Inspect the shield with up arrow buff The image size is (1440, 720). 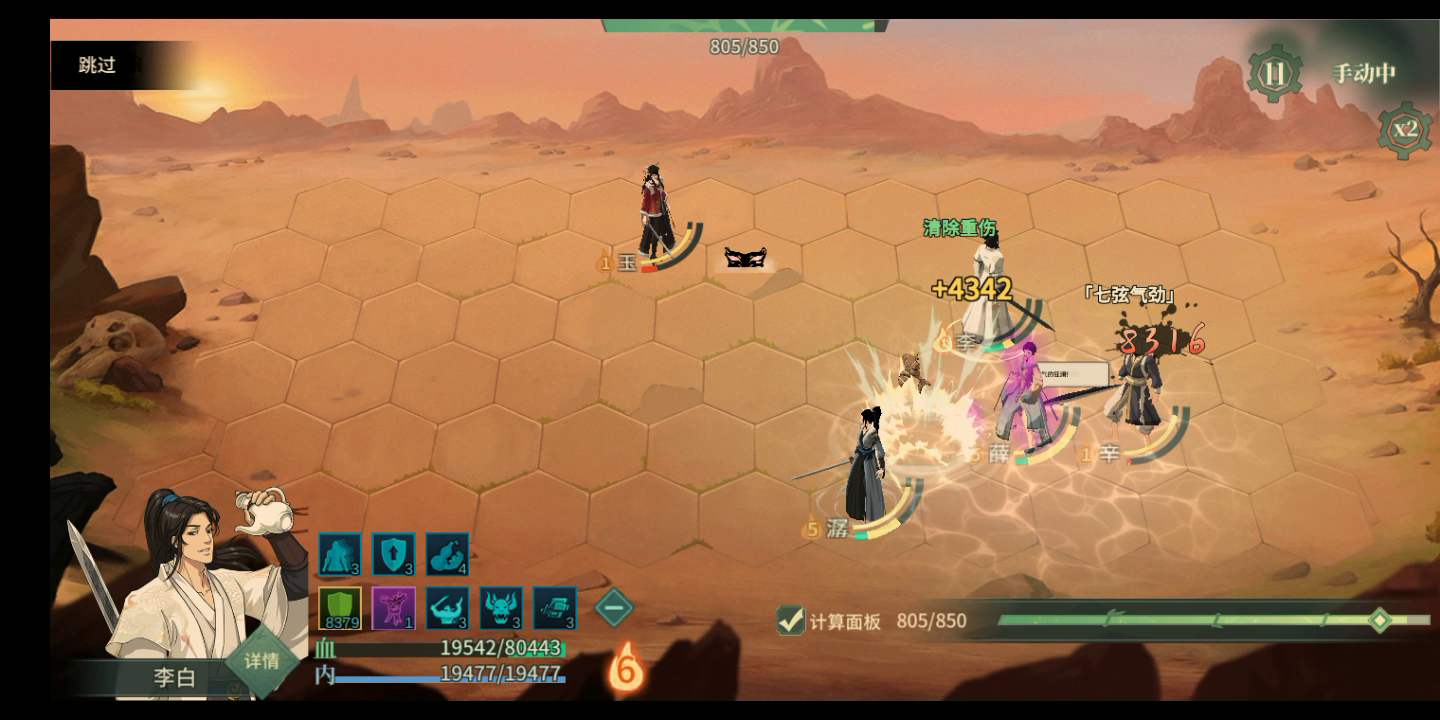point(394,554)
